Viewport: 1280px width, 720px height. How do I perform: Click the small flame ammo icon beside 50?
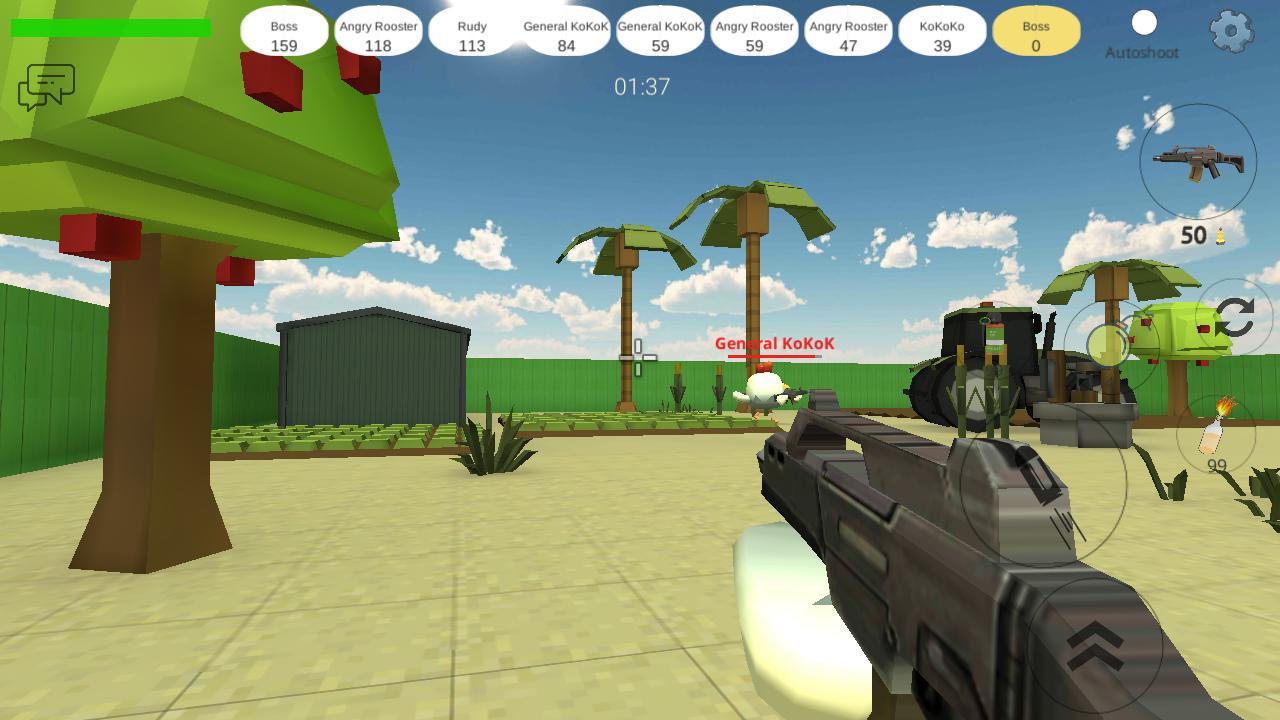[x=1222, y=236]
